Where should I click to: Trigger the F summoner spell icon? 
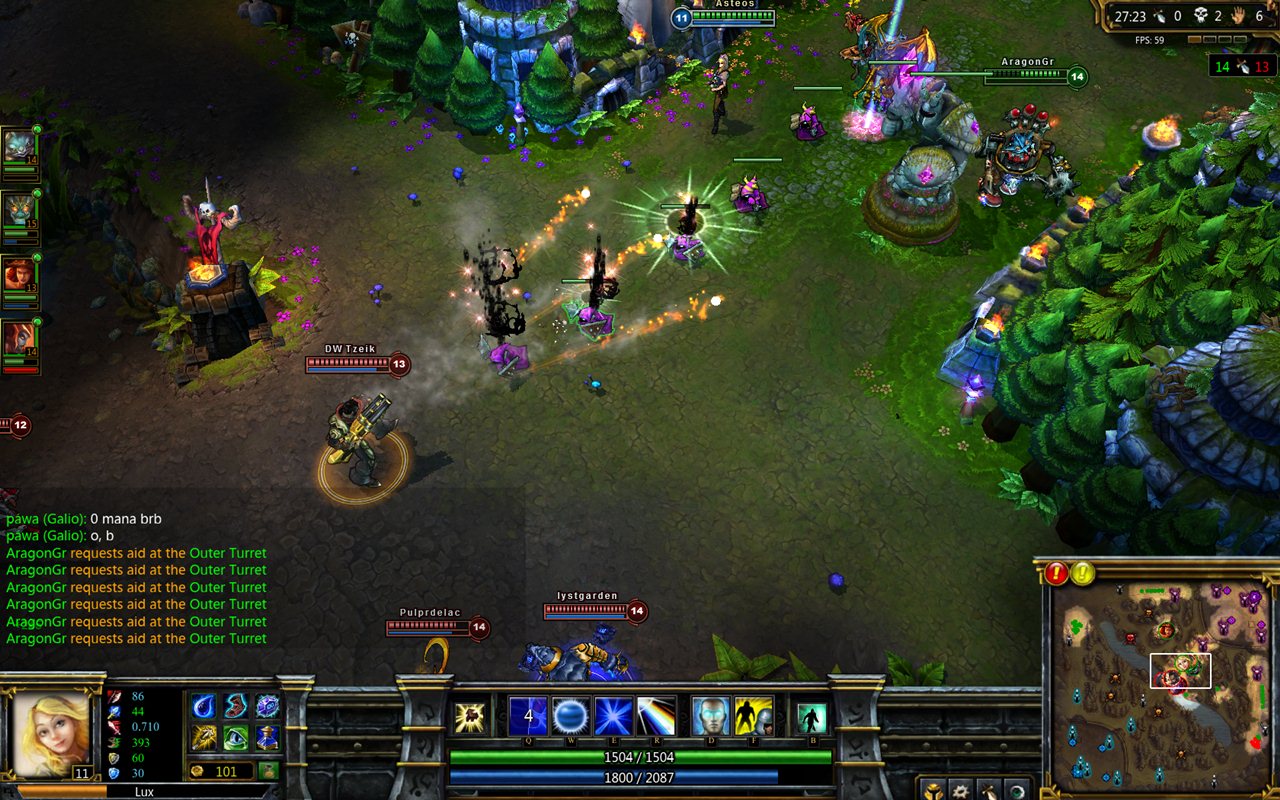[753, 716]
